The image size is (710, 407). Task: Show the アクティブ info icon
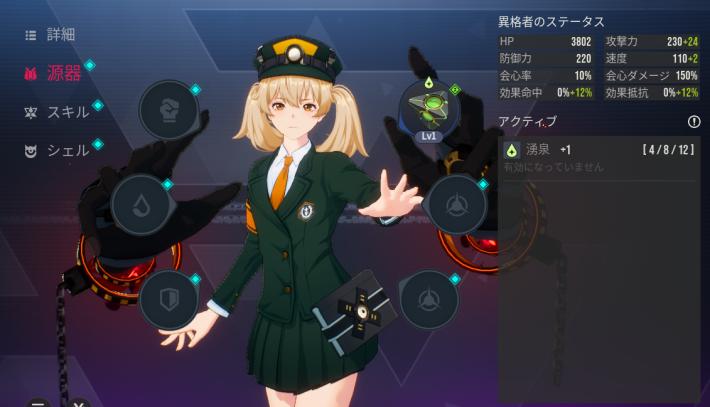(694, 122)
